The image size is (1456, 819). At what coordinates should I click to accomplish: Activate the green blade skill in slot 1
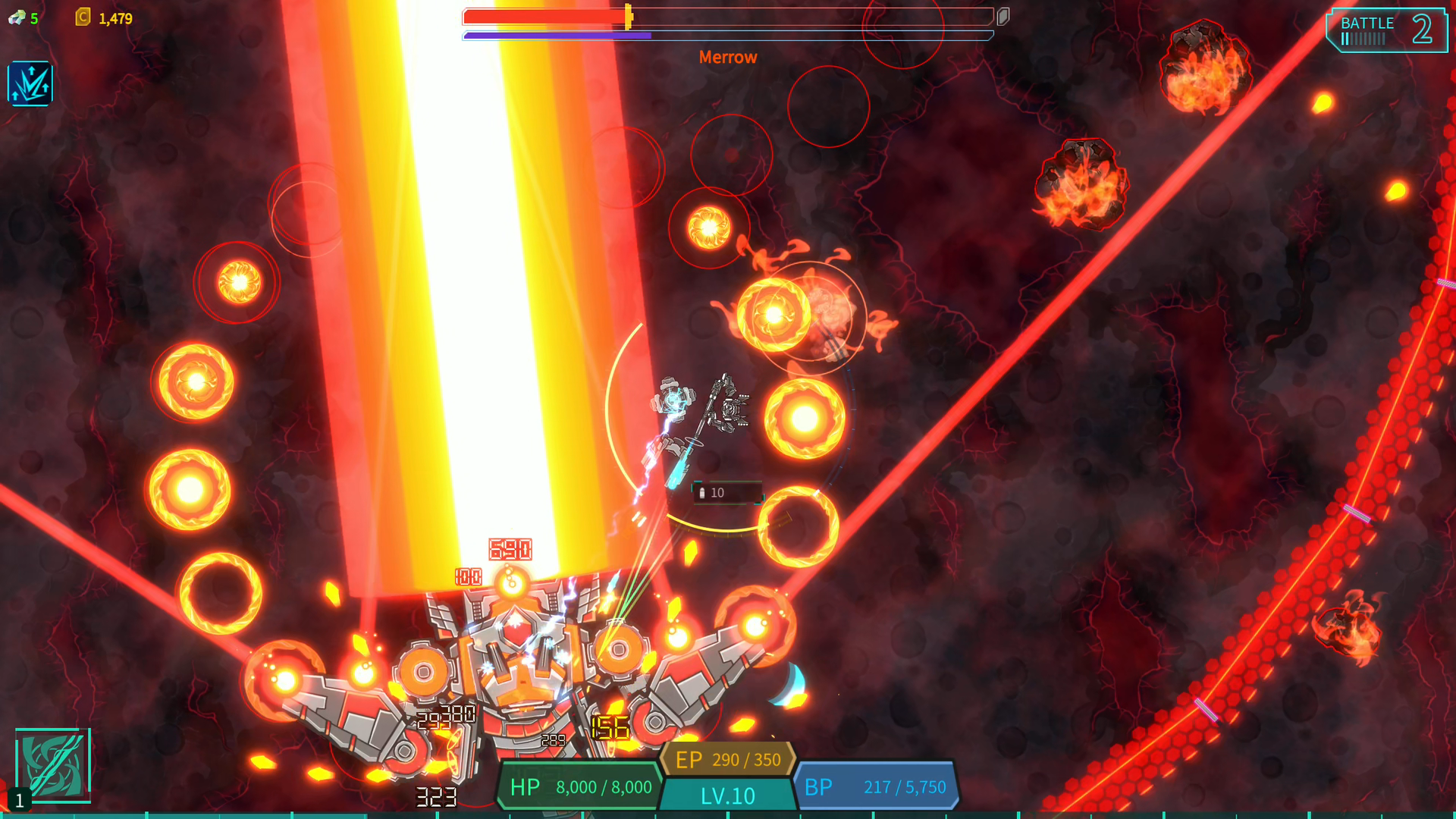point(53,765)
